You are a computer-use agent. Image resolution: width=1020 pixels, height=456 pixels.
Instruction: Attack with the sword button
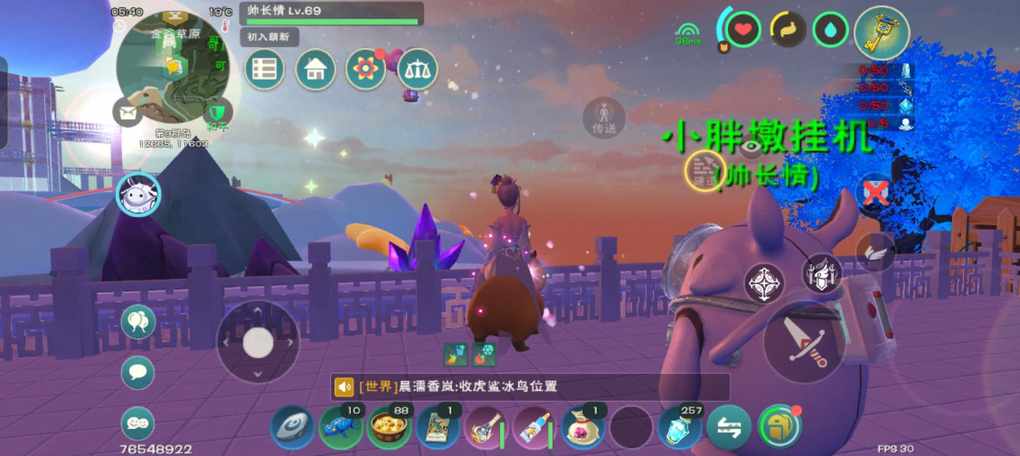point(802,340)
